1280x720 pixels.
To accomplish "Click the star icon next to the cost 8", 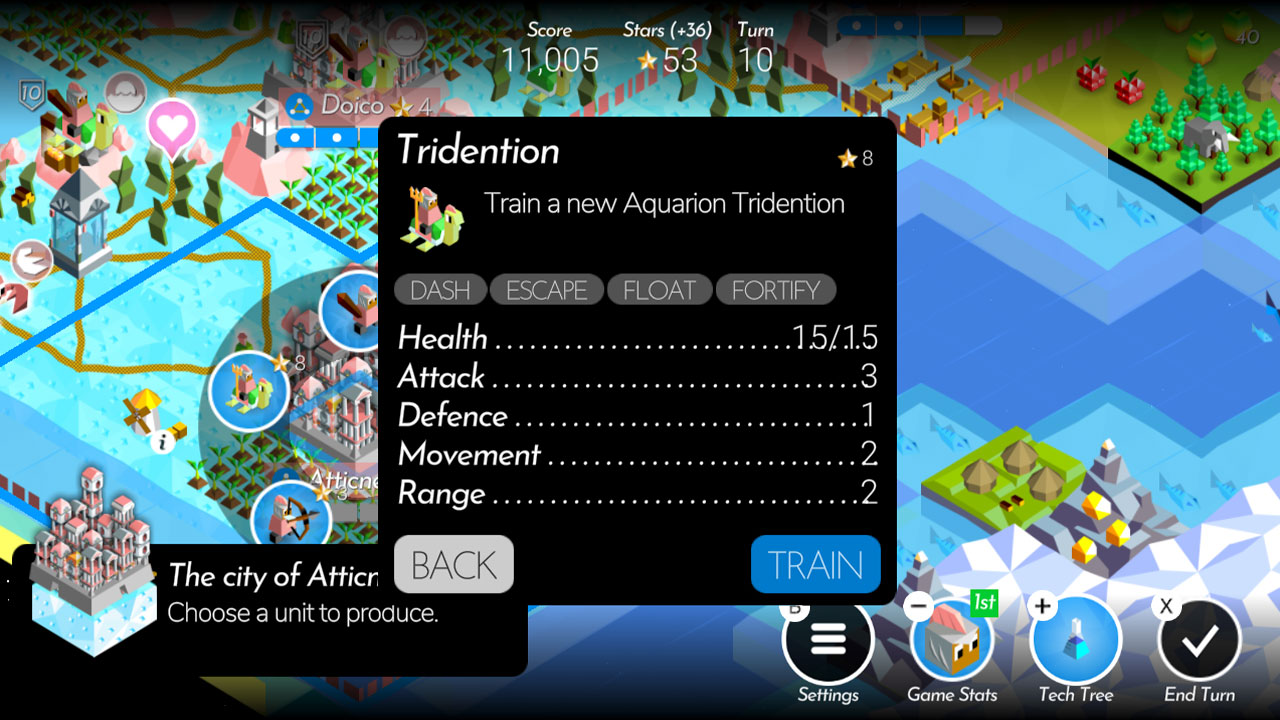I will pyautogui.click(x=849, y=157).
